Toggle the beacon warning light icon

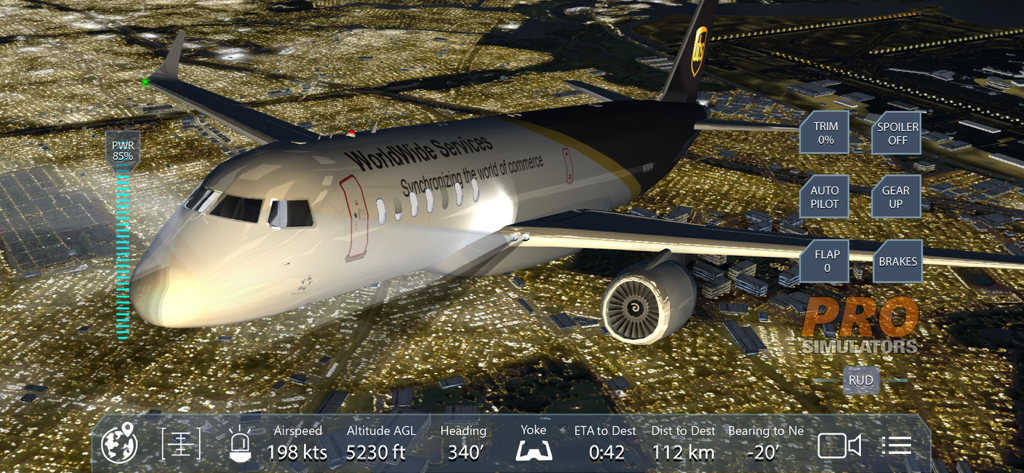pyautogui.click(x=240, y=444)
